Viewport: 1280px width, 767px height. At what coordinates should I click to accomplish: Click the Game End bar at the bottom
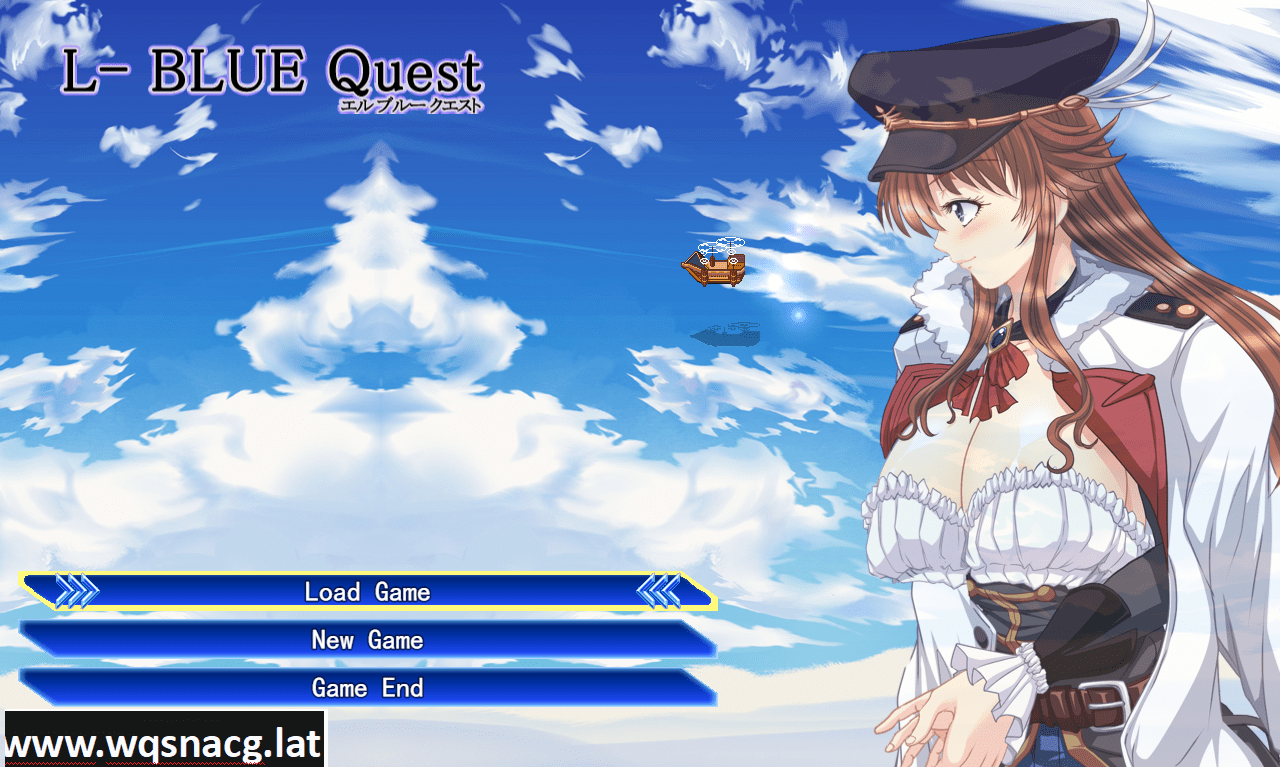coord(369,687)
